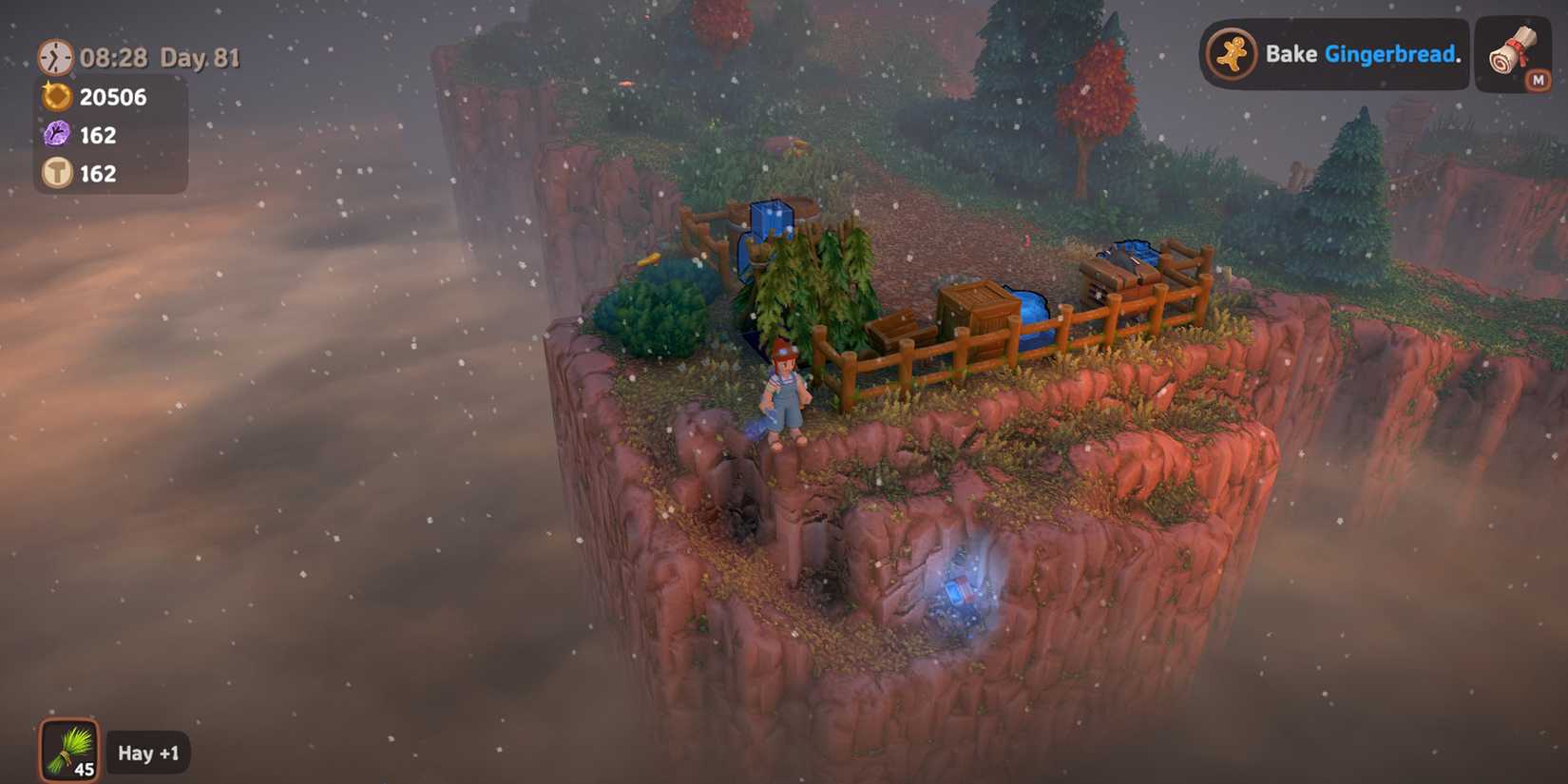
Task: Select the gold coin currency icon
Action: [x=54, y=96]
